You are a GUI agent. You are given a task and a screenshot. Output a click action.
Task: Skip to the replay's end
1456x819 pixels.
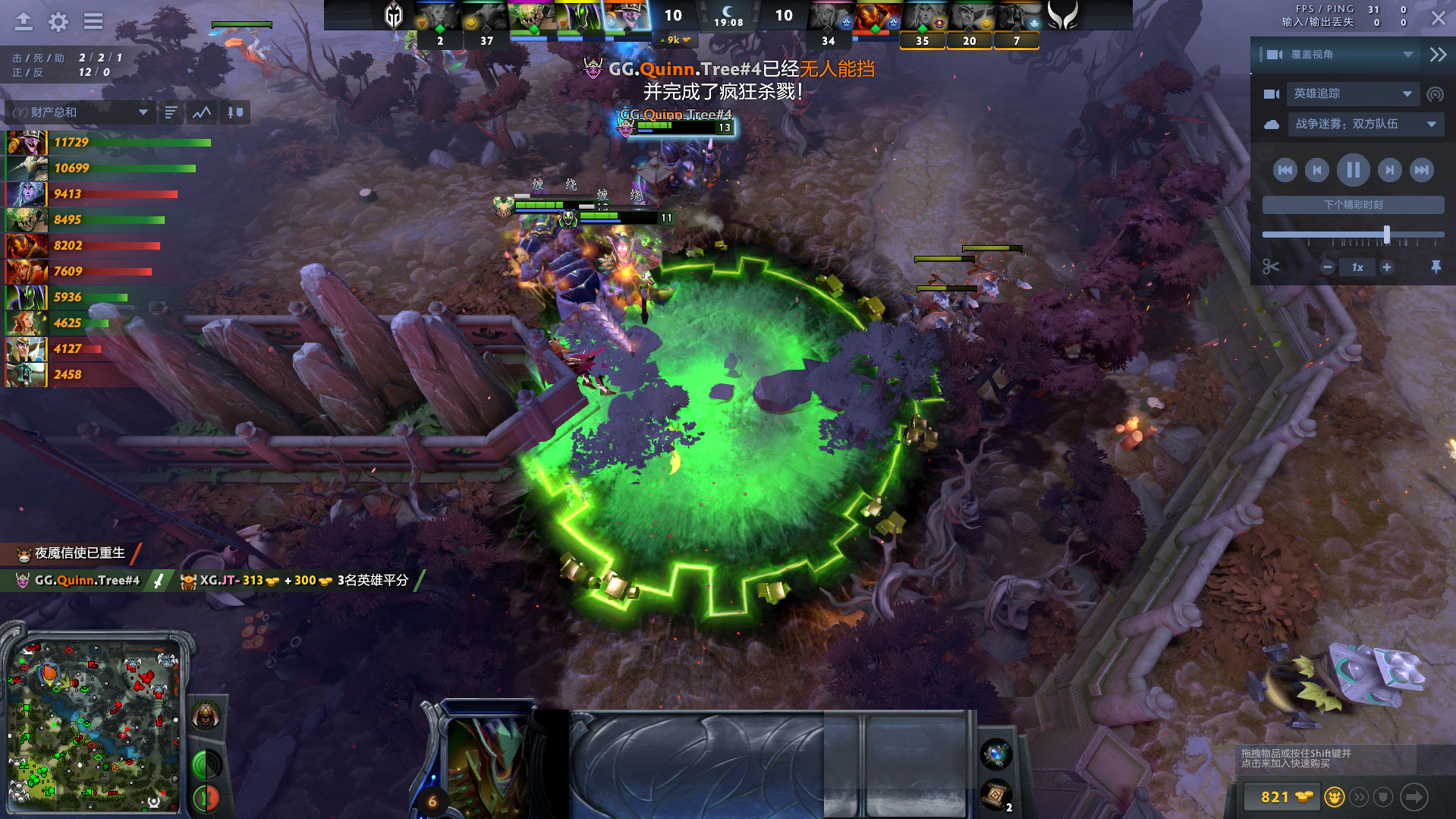[x=1421, y=170]
